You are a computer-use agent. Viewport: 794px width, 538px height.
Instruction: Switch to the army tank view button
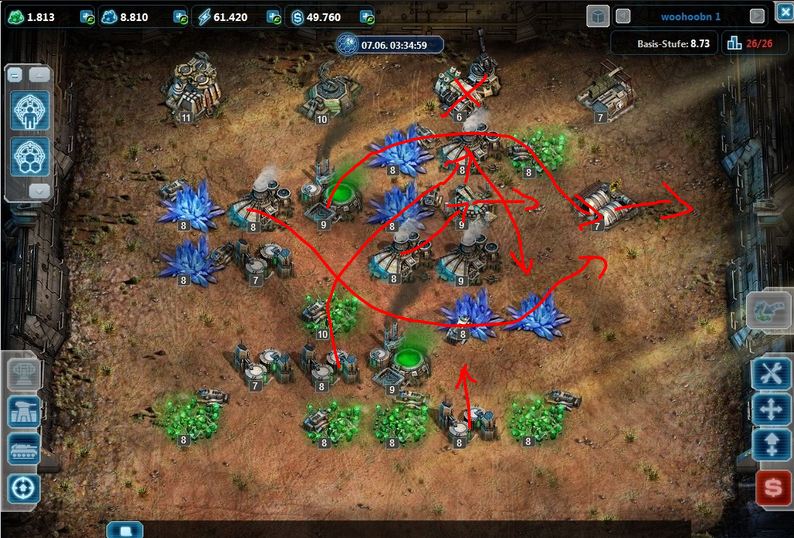coord(24,449)
